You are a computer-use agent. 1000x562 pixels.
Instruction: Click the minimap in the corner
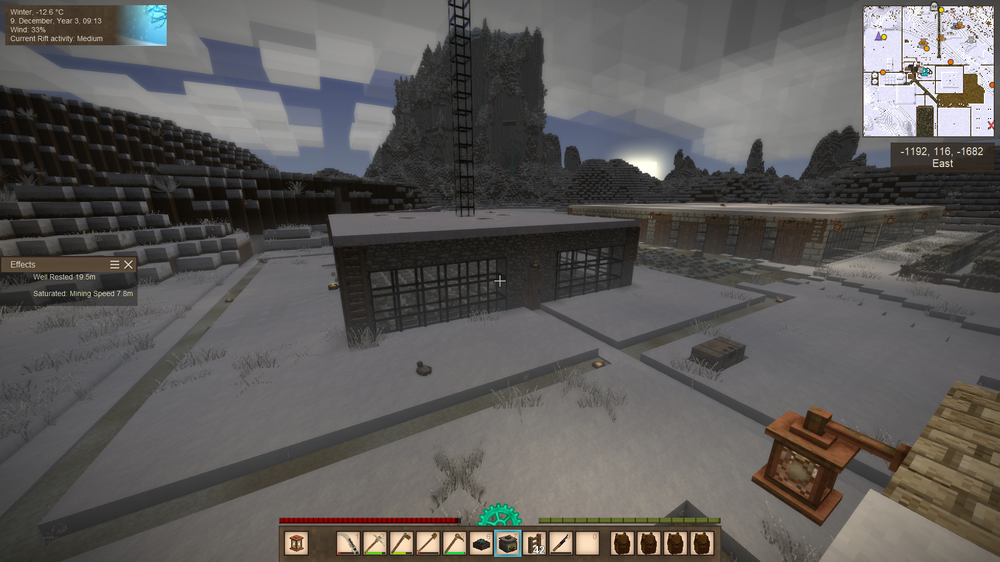[x=930, y=71]
